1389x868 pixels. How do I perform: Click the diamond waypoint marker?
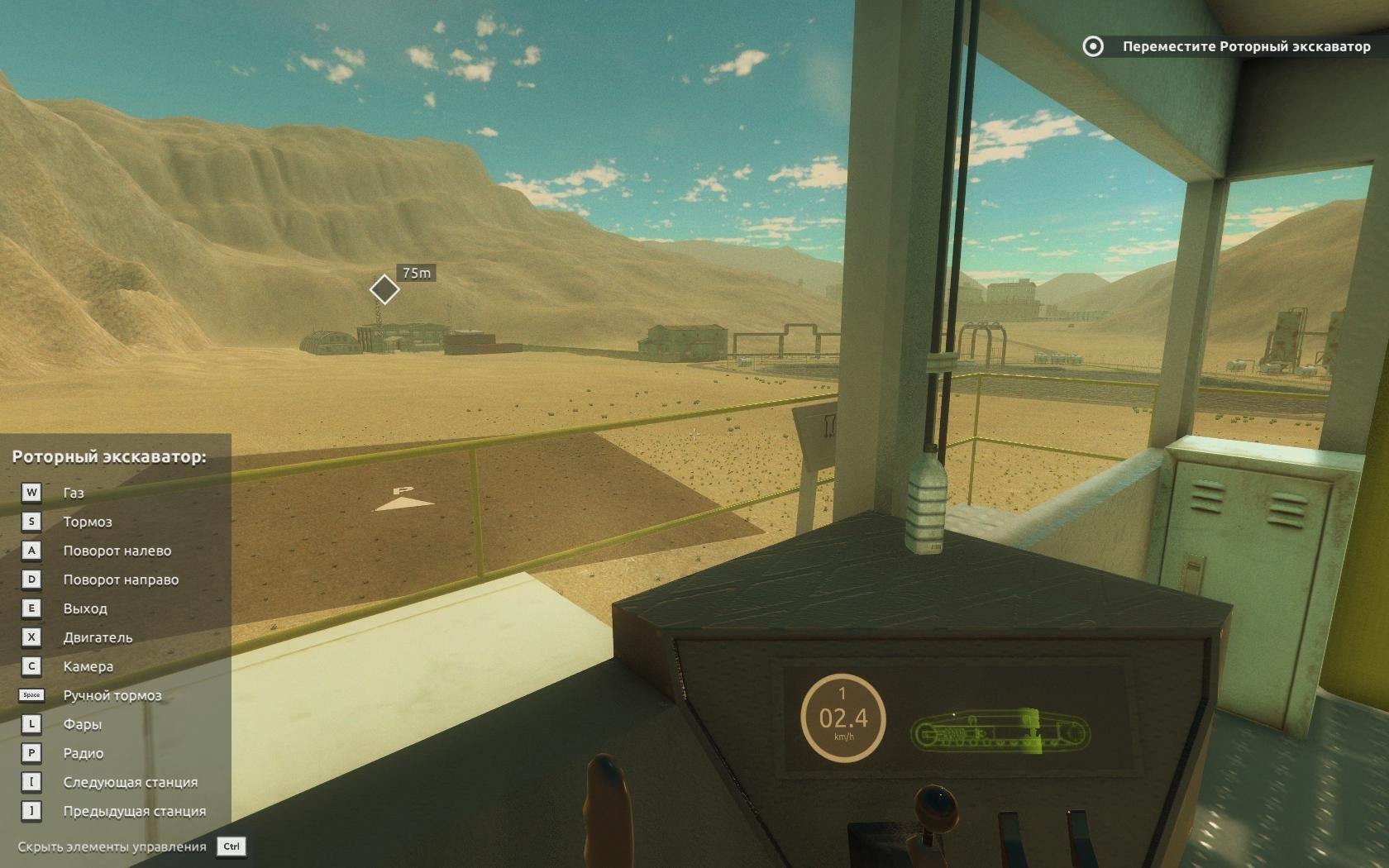click(384, 289)
